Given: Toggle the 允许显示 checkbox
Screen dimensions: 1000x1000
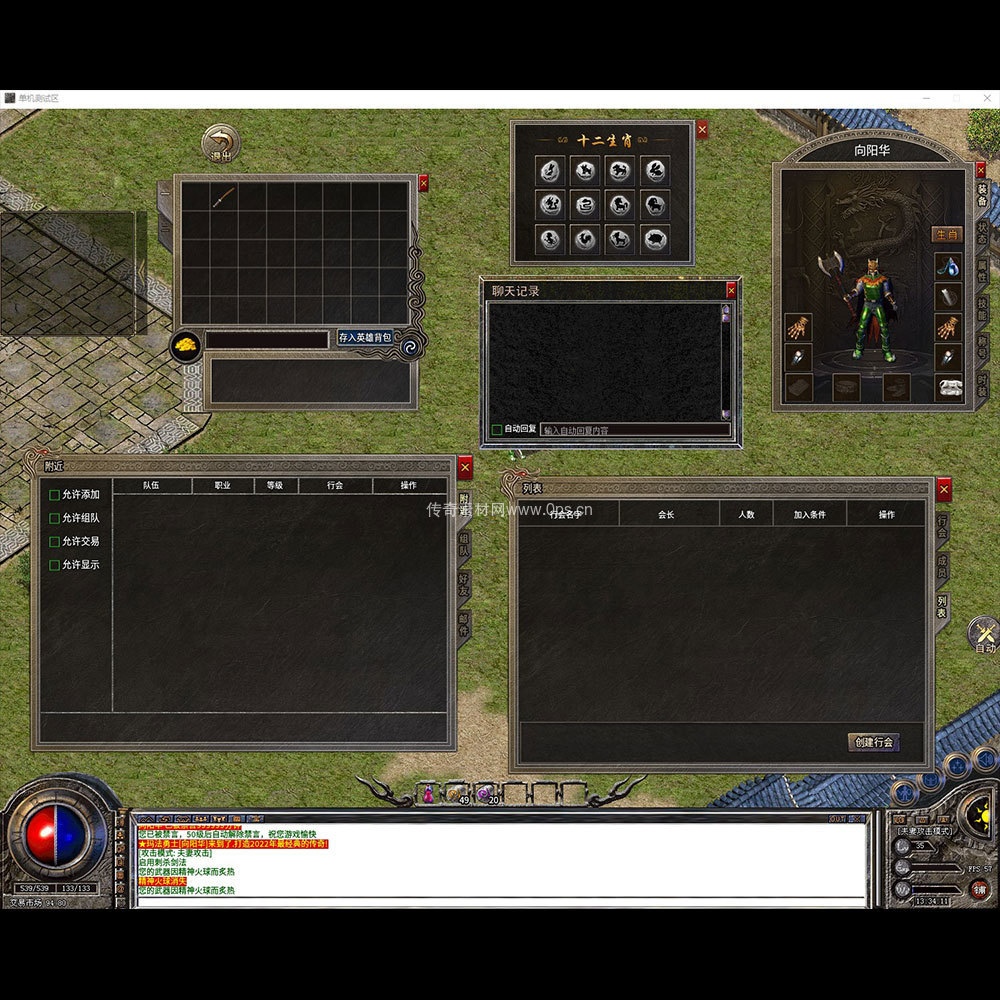Looking at the screenshot, I should (55, 565).
